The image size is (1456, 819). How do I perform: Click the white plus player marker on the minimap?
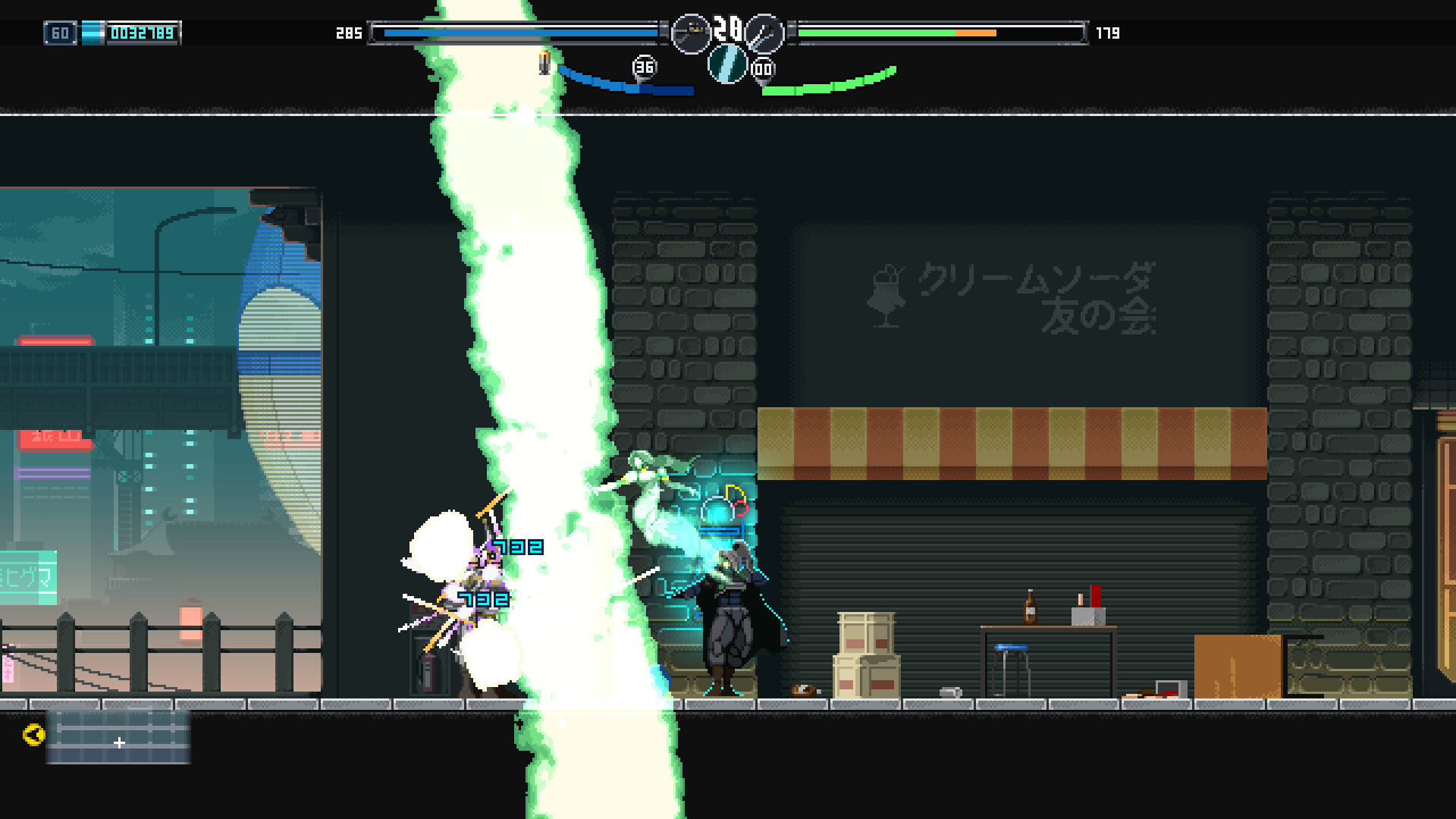120,743
